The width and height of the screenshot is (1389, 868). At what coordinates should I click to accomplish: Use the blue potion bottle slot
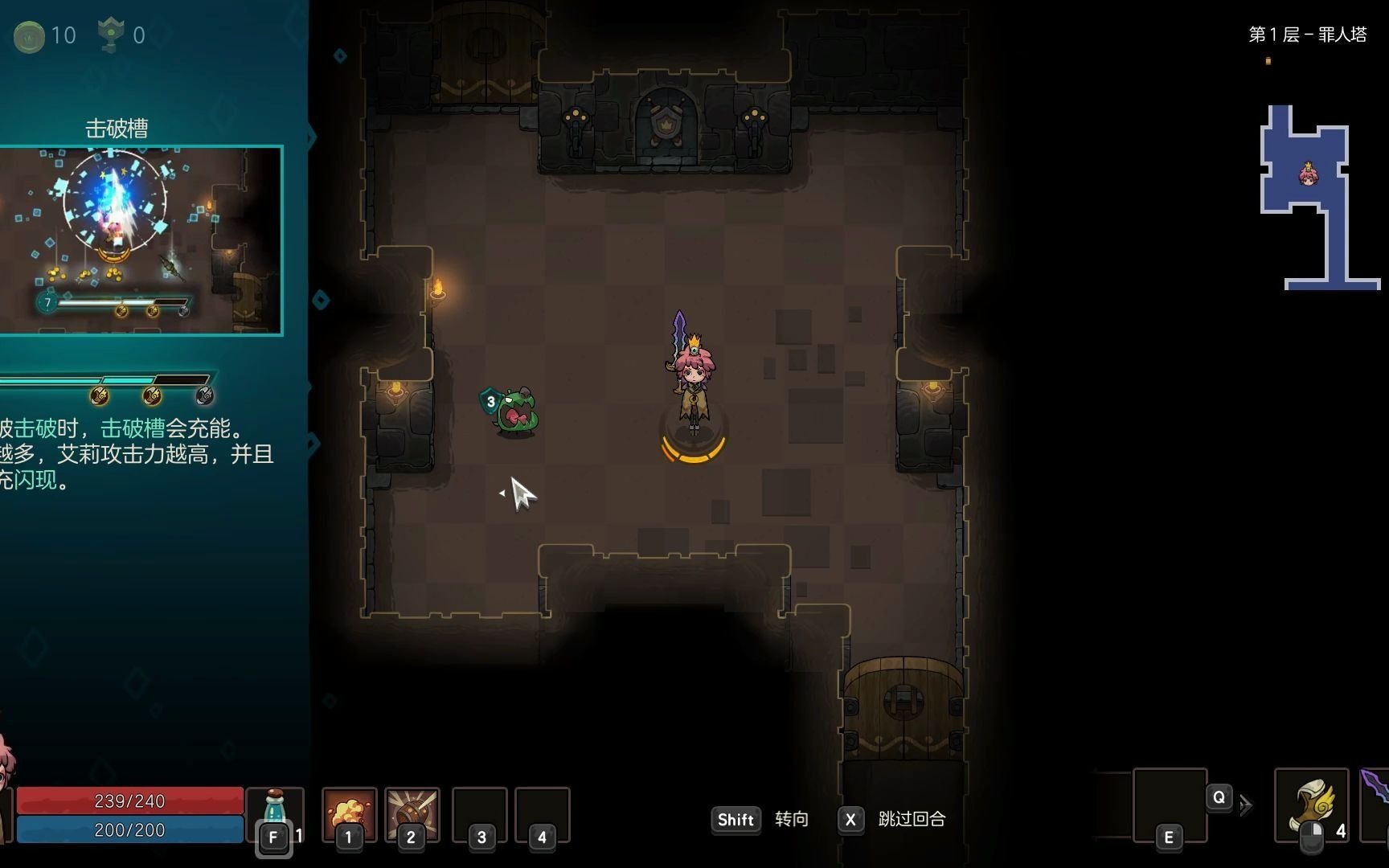[275, 810]
